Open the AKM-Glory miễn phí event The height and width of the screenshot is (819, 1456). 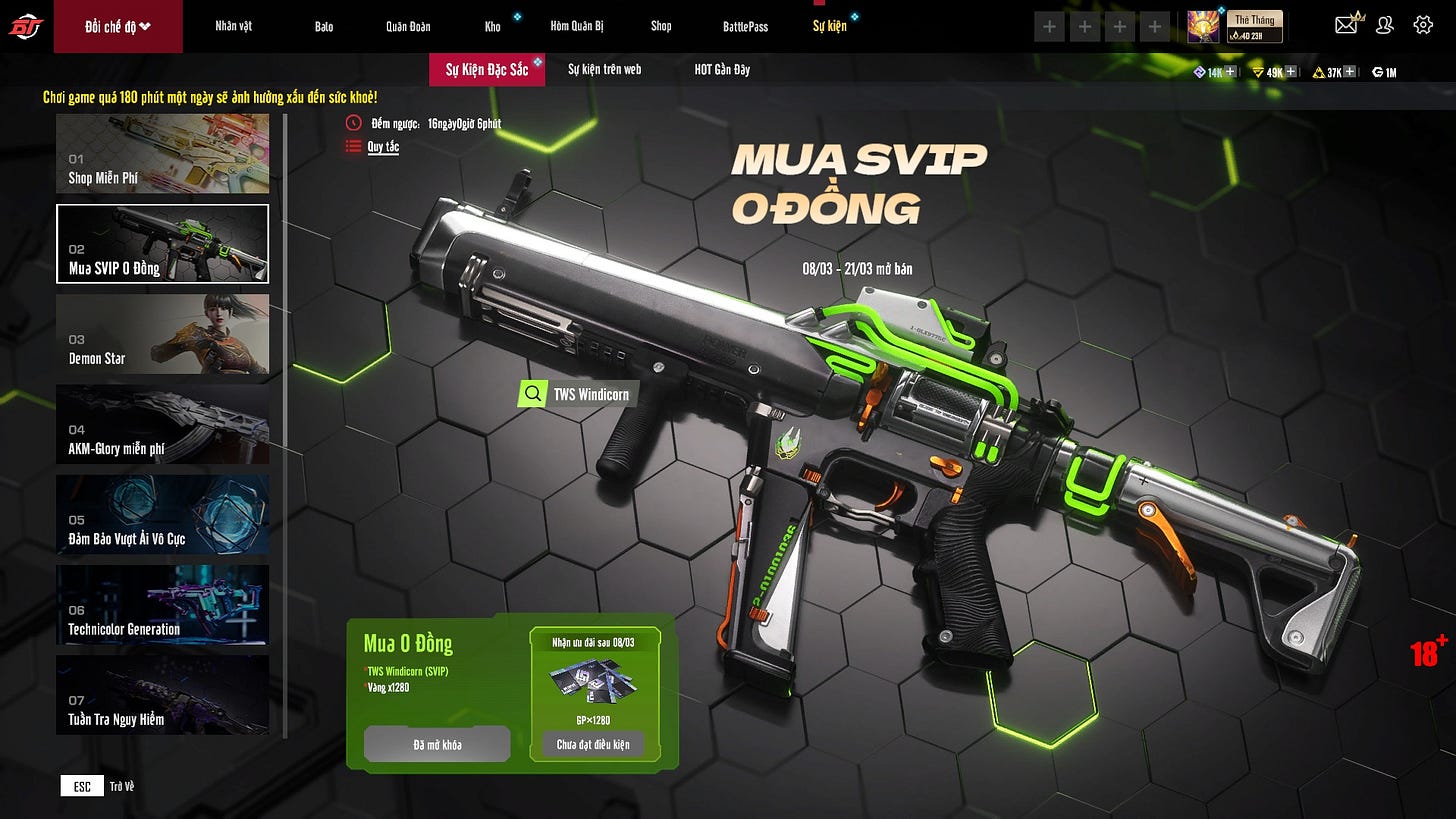[162, 424]
